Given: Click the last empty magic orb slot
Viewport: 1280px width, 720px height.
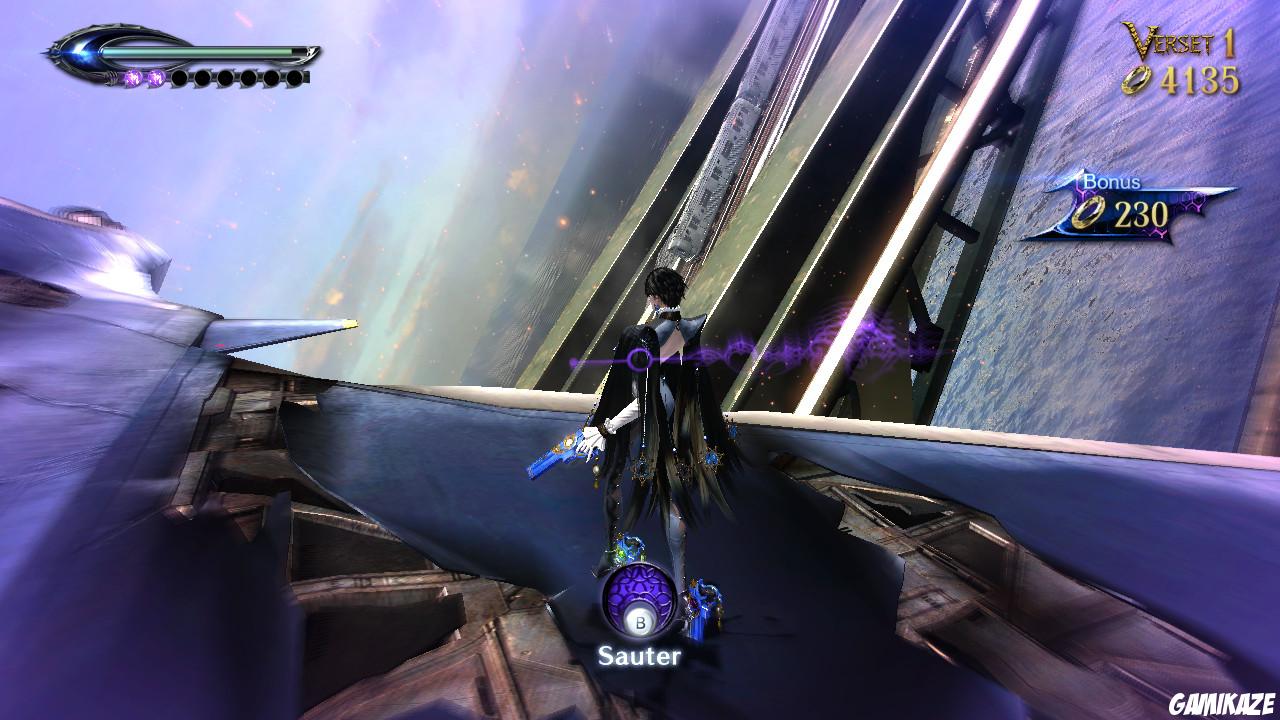Looking at the screenshot, I should [295, 77].
